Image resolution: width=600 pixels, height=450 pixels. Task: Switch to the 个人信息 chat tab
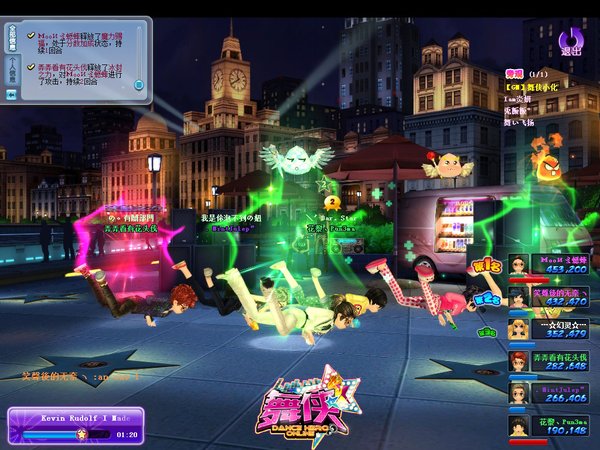tap(12, 72)
